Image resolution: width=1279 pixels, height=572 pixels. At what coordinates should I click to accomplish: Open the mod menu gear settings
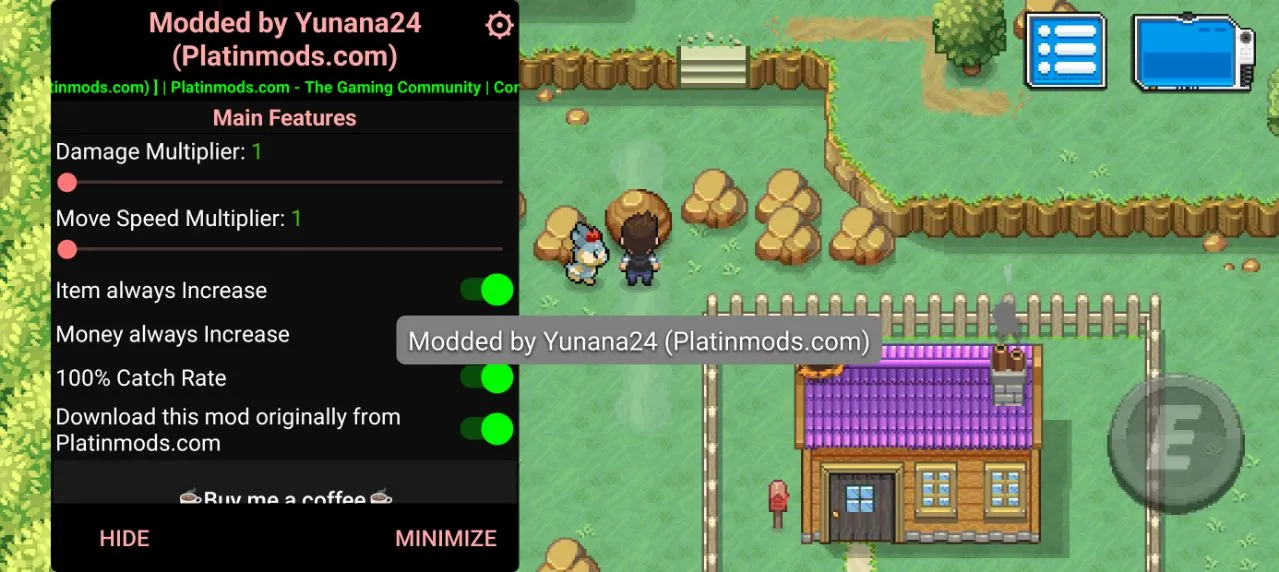498,25
